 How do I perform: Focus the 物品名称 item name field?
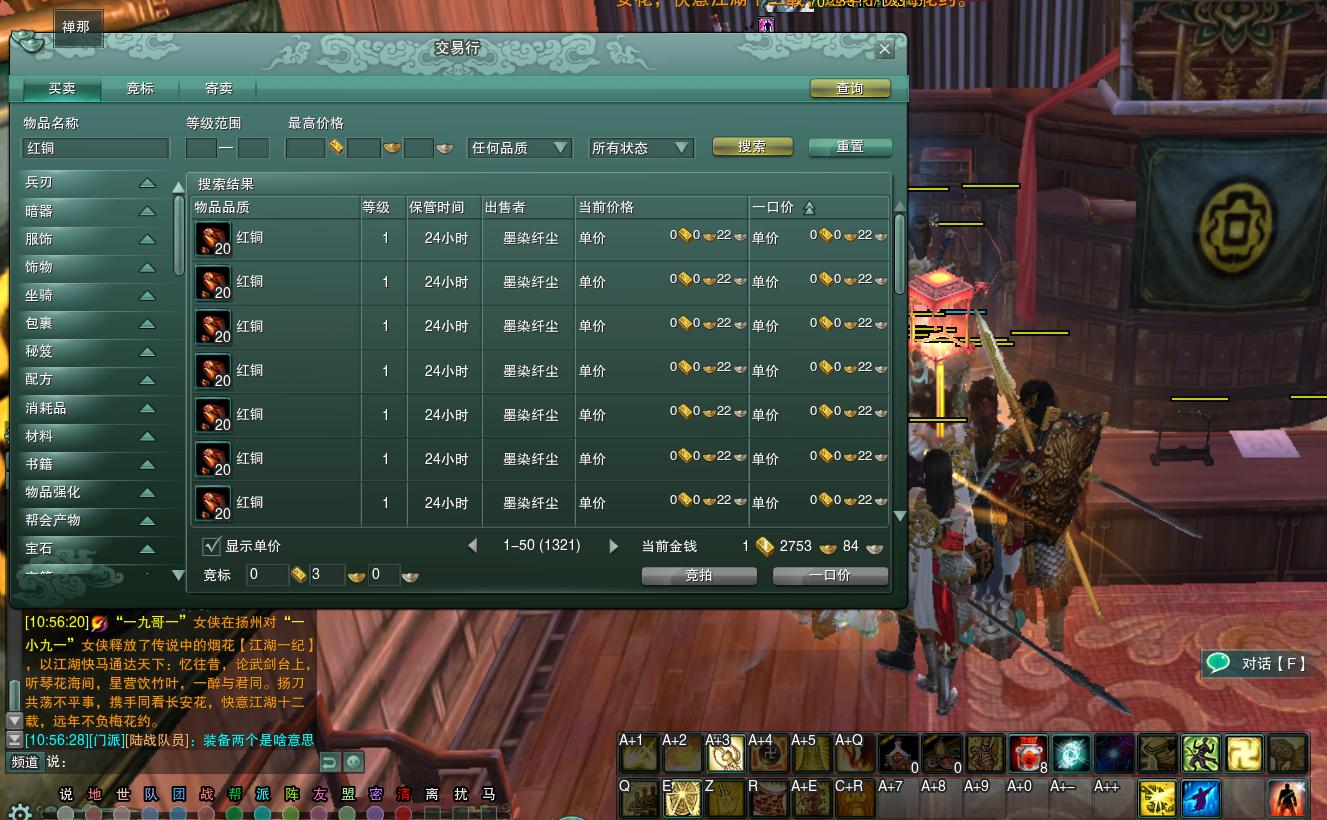point(96,148)
